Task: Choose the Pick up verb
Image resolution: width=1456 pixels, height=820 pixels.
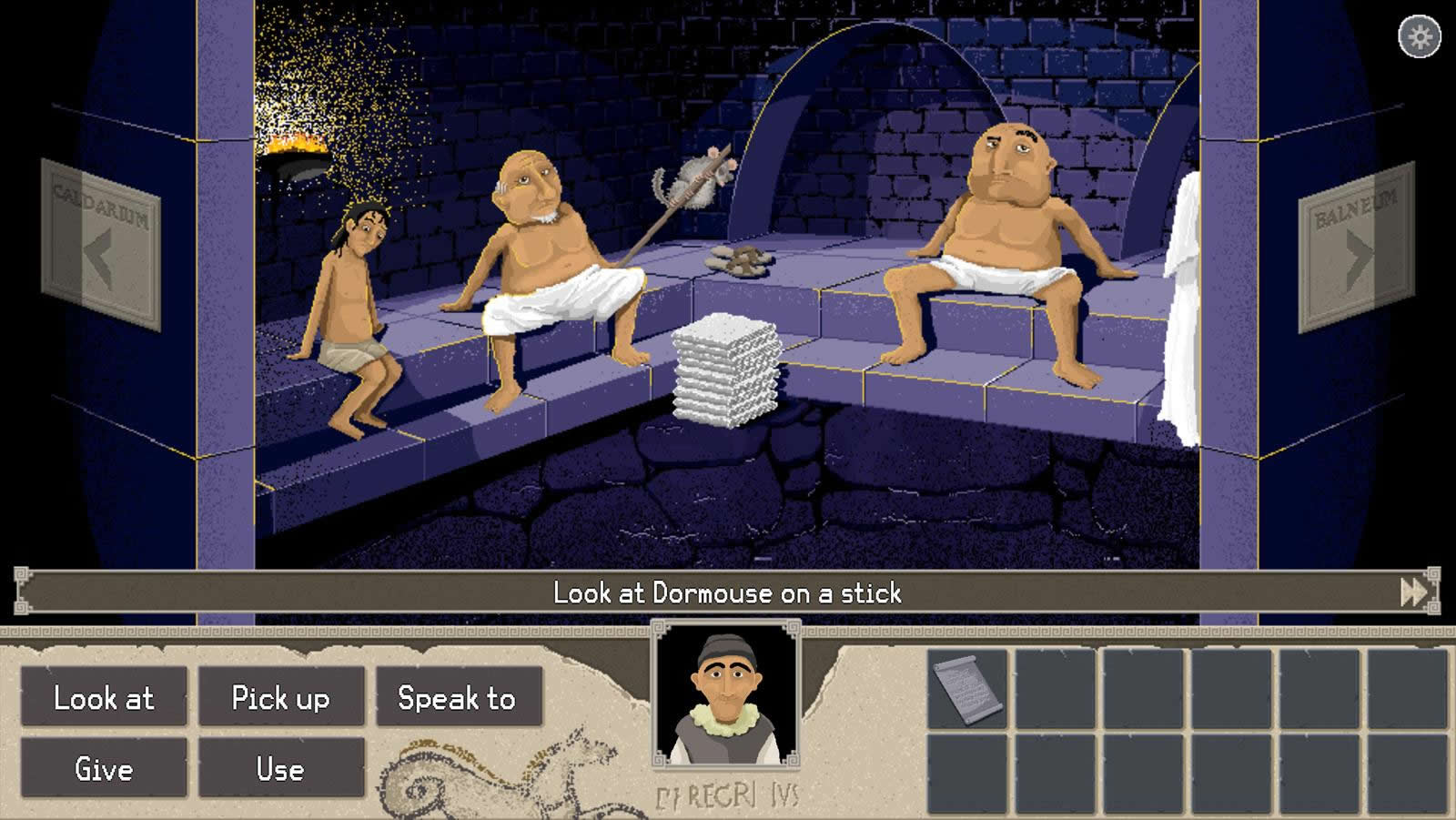Action: point(280,698)
